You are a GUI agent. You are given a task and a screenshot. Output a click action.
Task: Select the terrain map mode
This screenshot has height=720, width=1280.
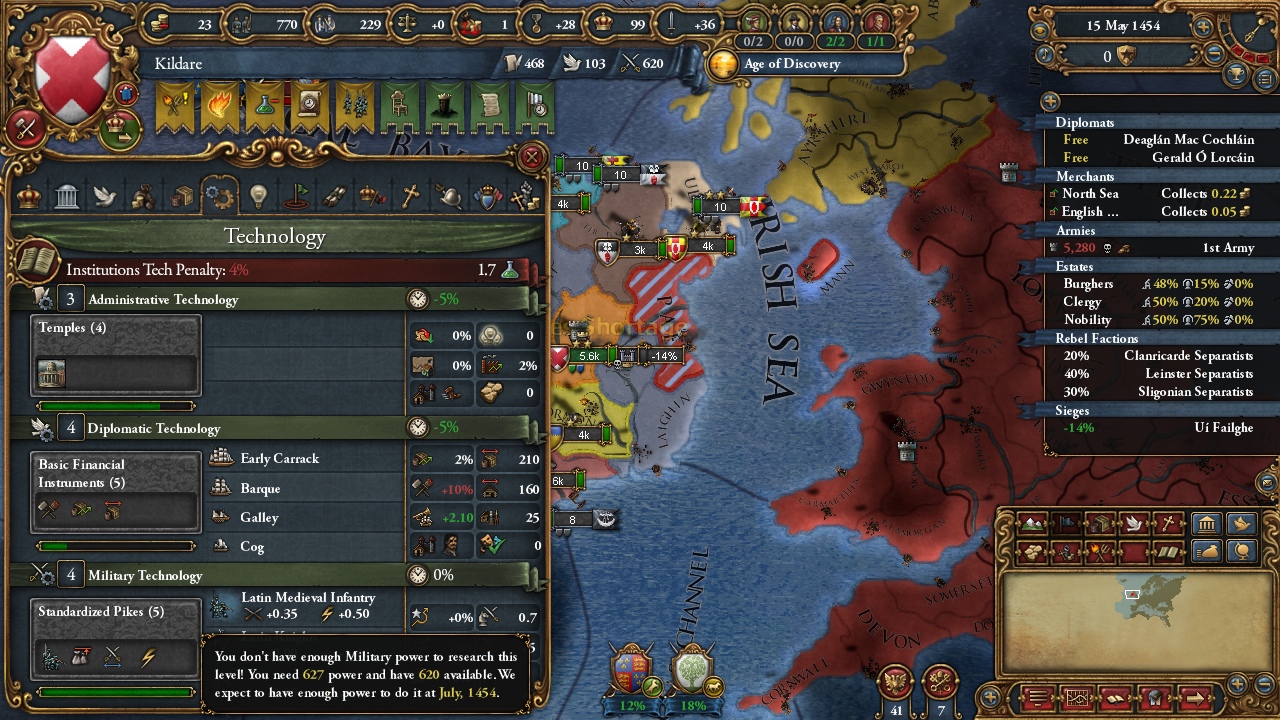click(x=1032, y=523)
